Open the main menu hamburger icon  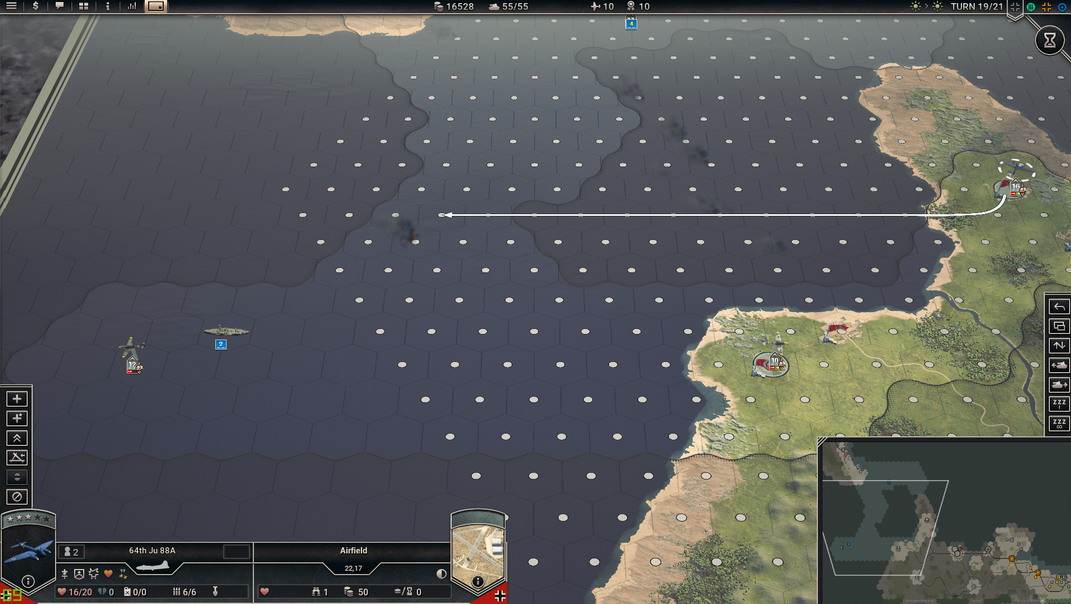[13, 6]
